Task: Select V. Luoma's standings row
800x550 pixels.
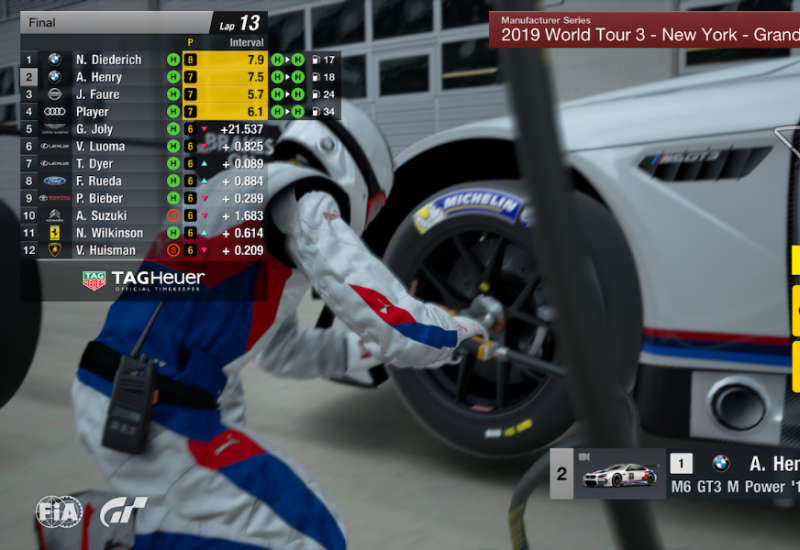Action: (100, 147)
